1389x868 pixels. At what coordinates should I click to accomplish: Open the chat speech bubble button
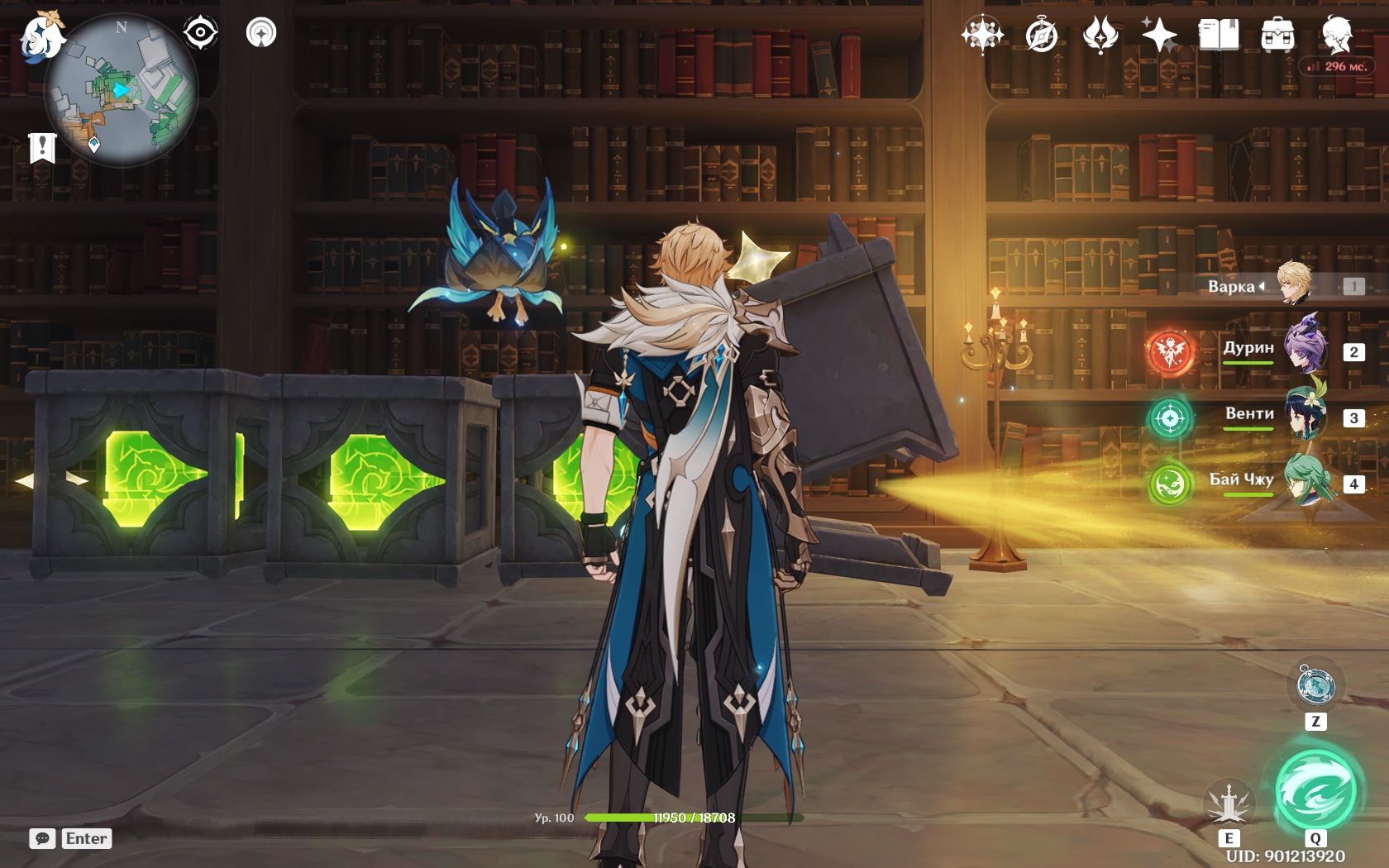click(43, 838)
